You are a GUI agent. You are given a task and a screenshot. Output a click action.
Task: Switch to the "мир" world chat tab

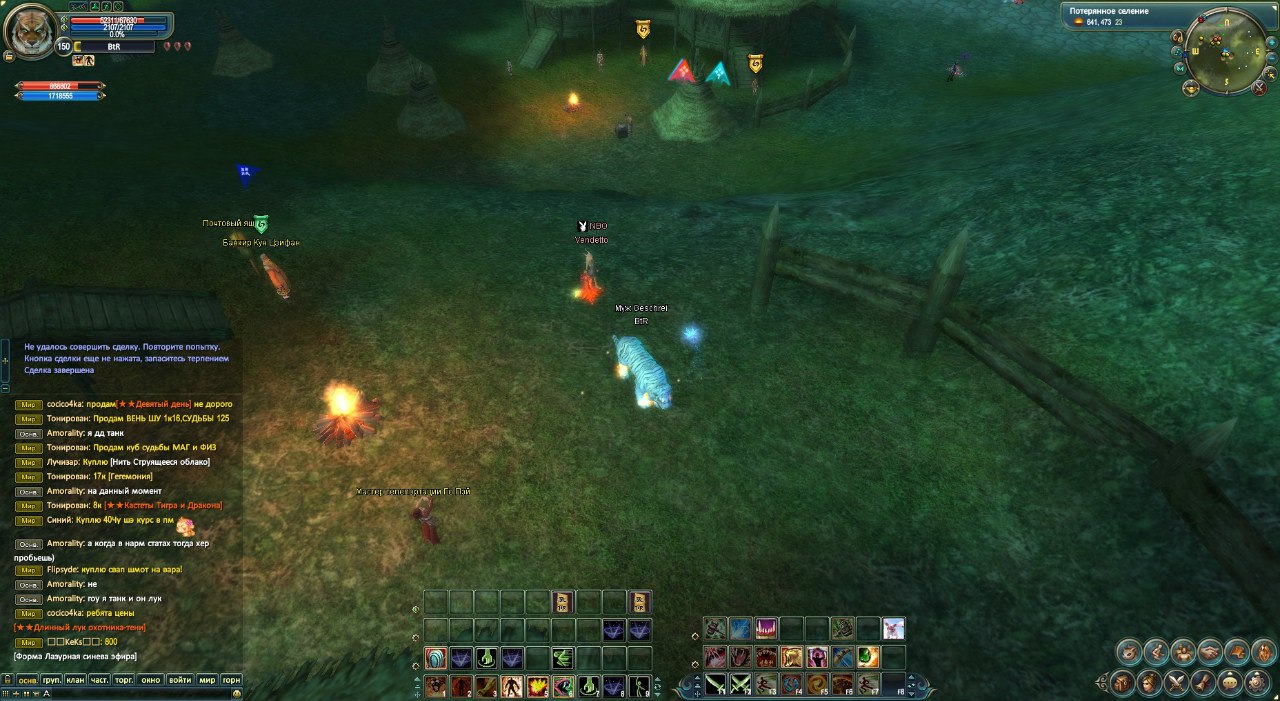click(x=207, y=680)
